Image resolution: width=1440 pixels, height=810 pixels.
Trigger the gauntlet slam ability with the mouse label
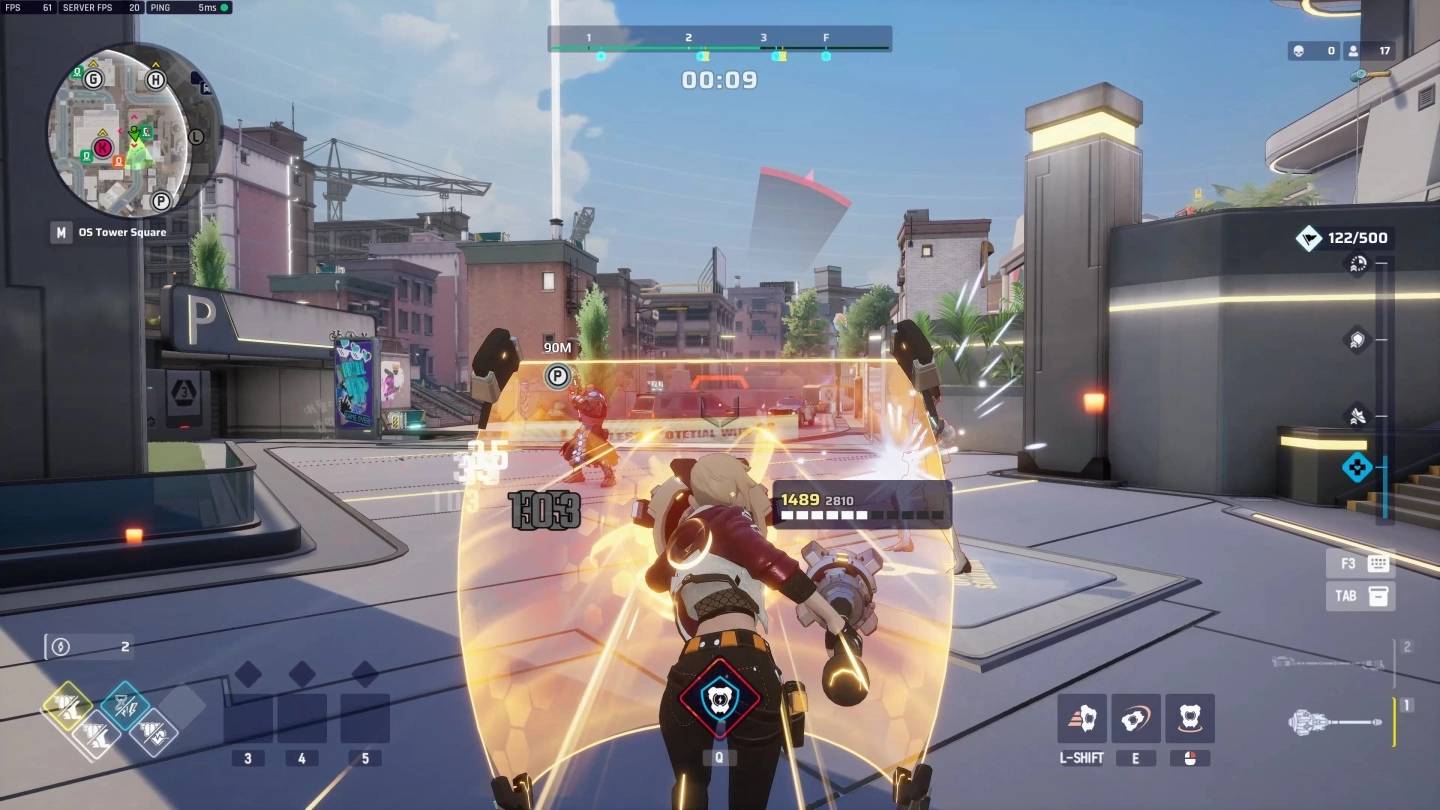click(1190, 719)
